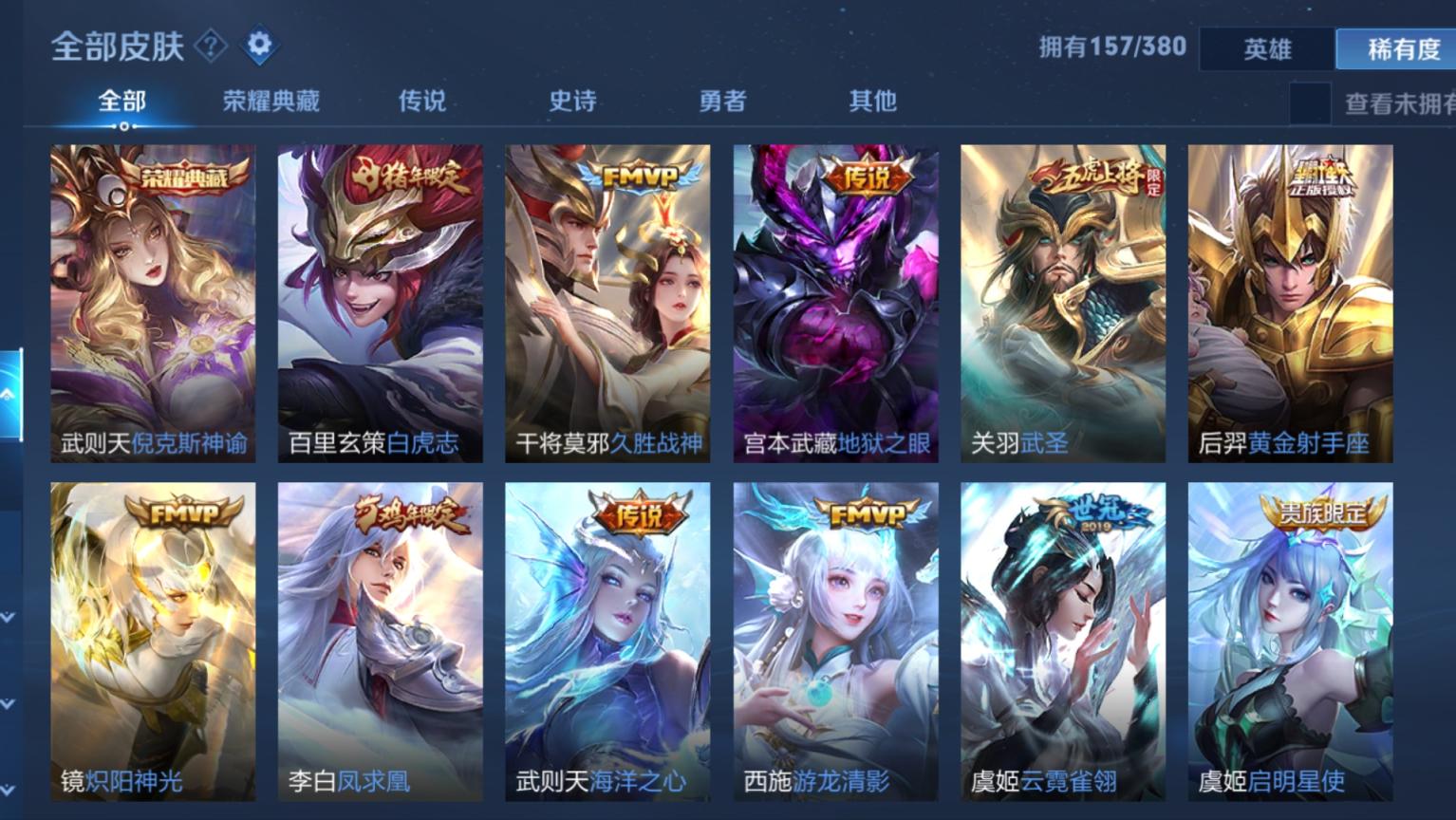Select the 关羽武圣 skin
1456x820 pixels.
1062,299
